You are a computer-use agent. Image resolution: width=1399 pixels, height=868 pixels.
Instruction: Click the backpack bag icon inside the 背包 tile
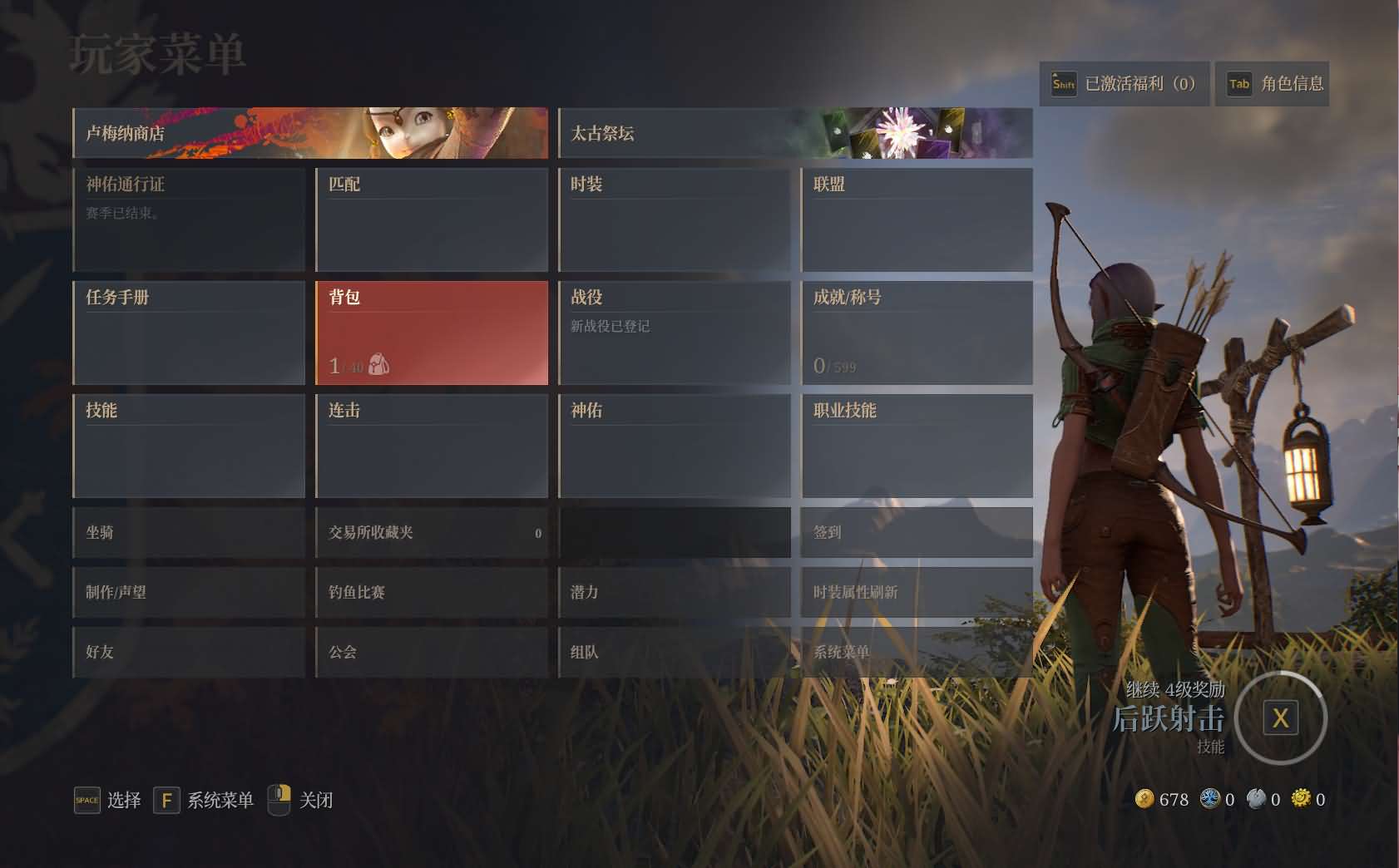coord(381,366)
